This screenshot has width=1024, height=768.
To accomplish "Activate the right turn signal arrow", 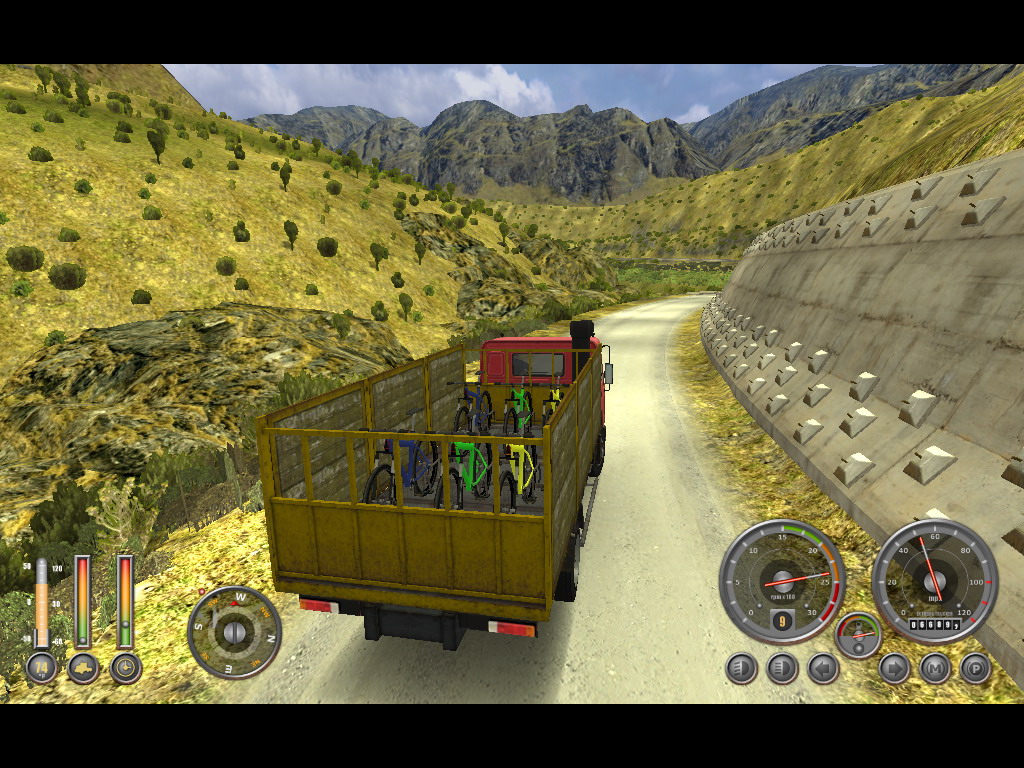I will (894, 668).
